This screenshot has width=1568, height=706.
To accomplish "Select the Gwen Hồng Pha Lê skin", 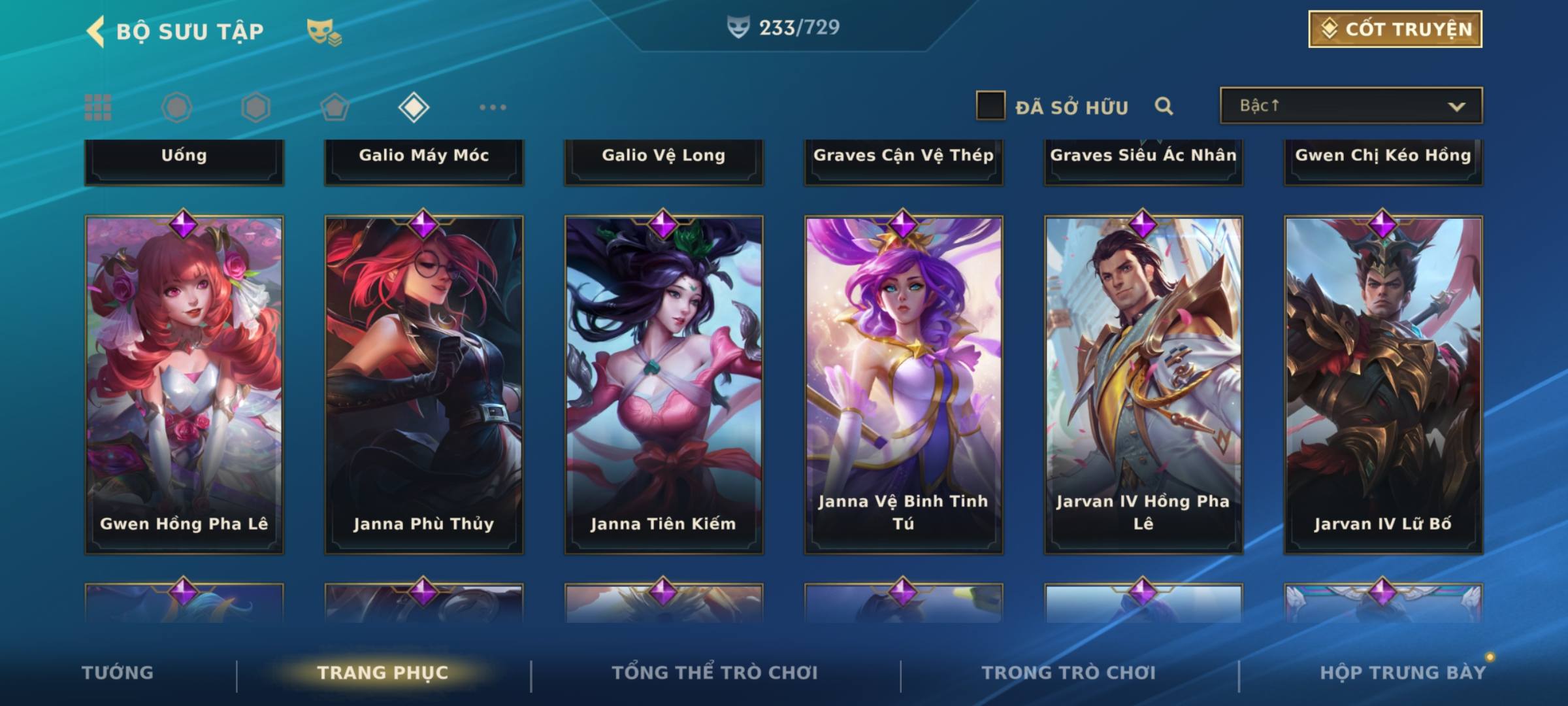I will [x=184, y=386].
